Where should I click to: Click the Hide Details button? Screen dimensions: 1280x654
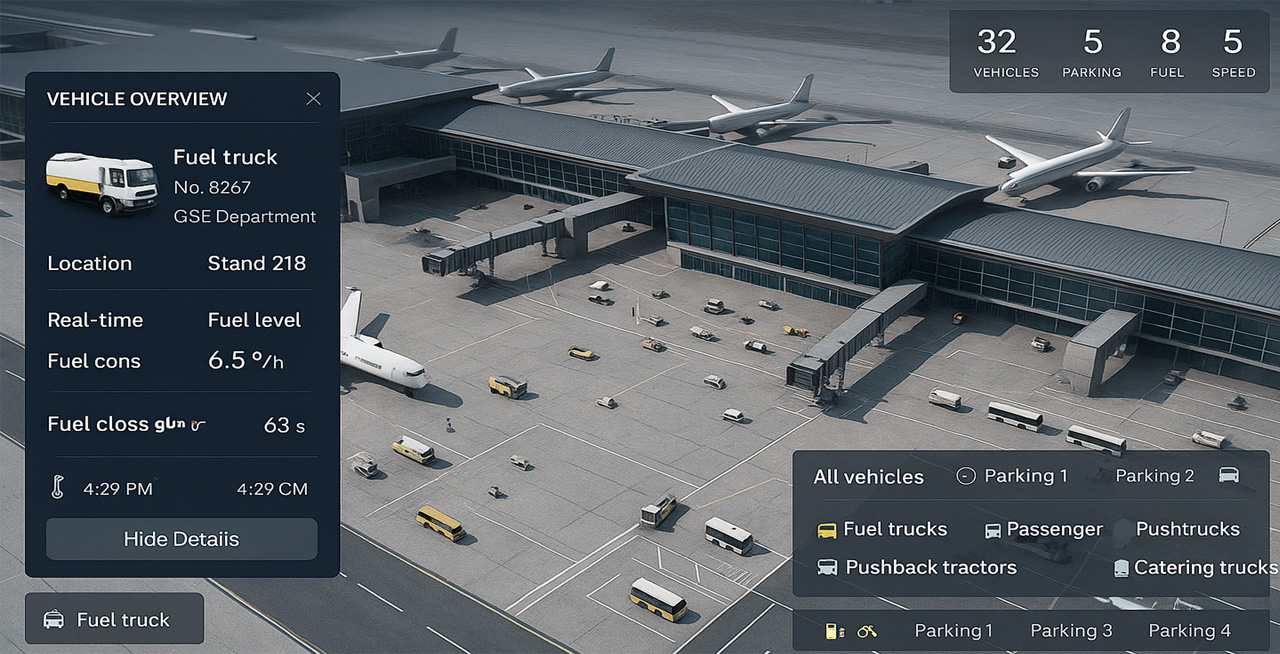click(181, 539)
